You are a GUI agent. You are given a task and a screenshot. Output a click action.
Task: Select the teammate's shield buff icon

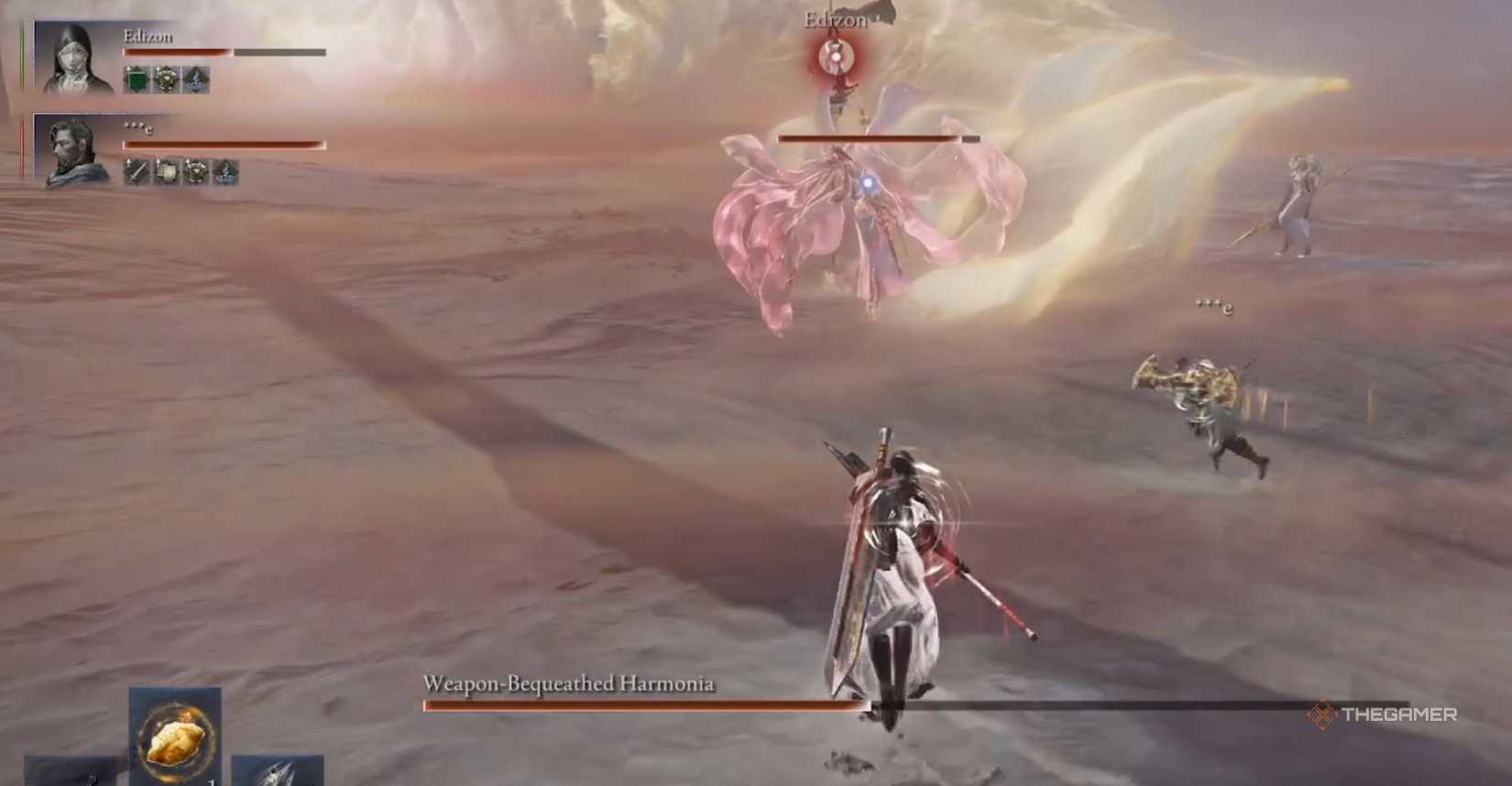165,170
